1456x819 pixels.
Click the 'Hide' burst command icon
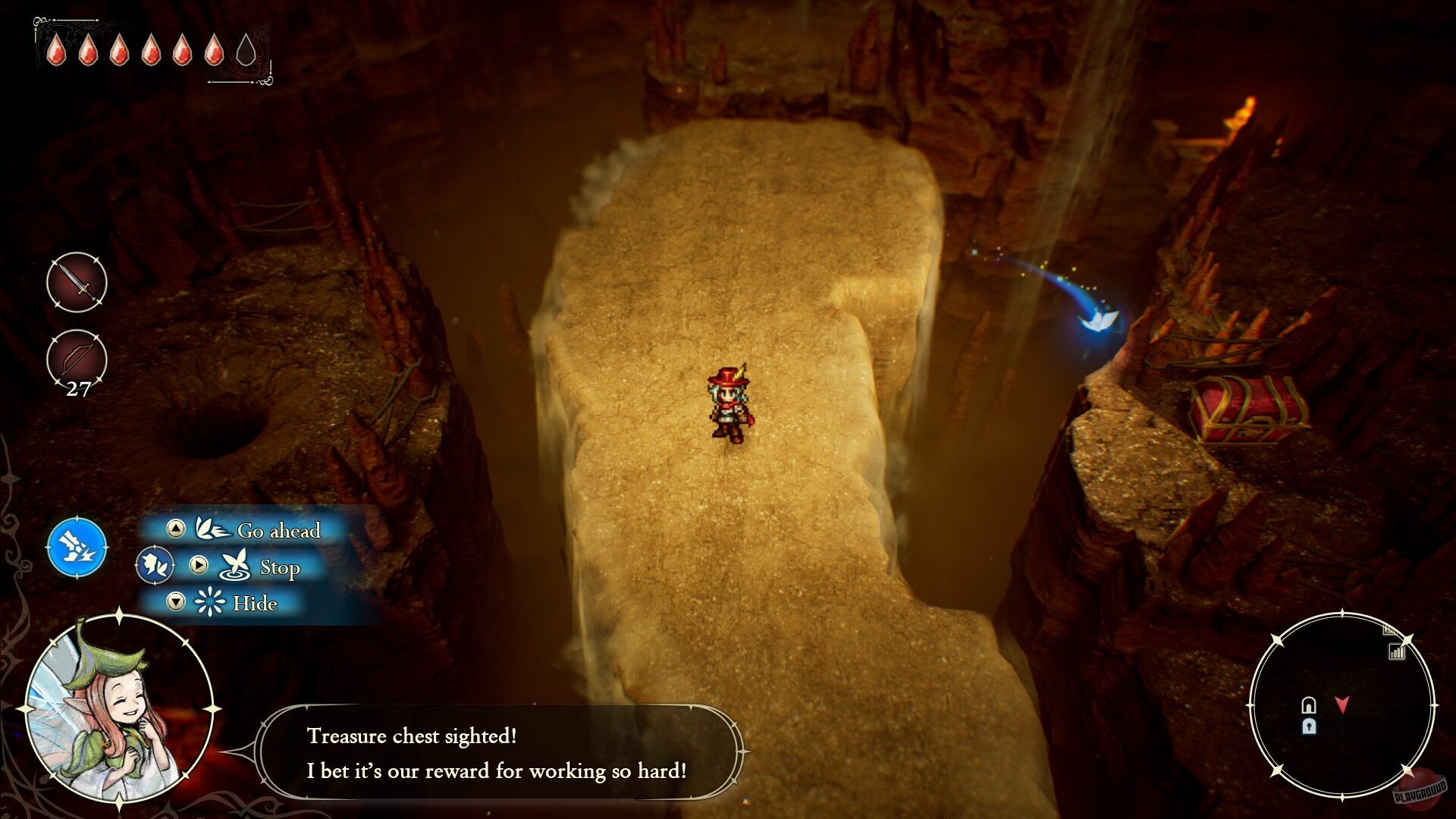click(209, 601)
